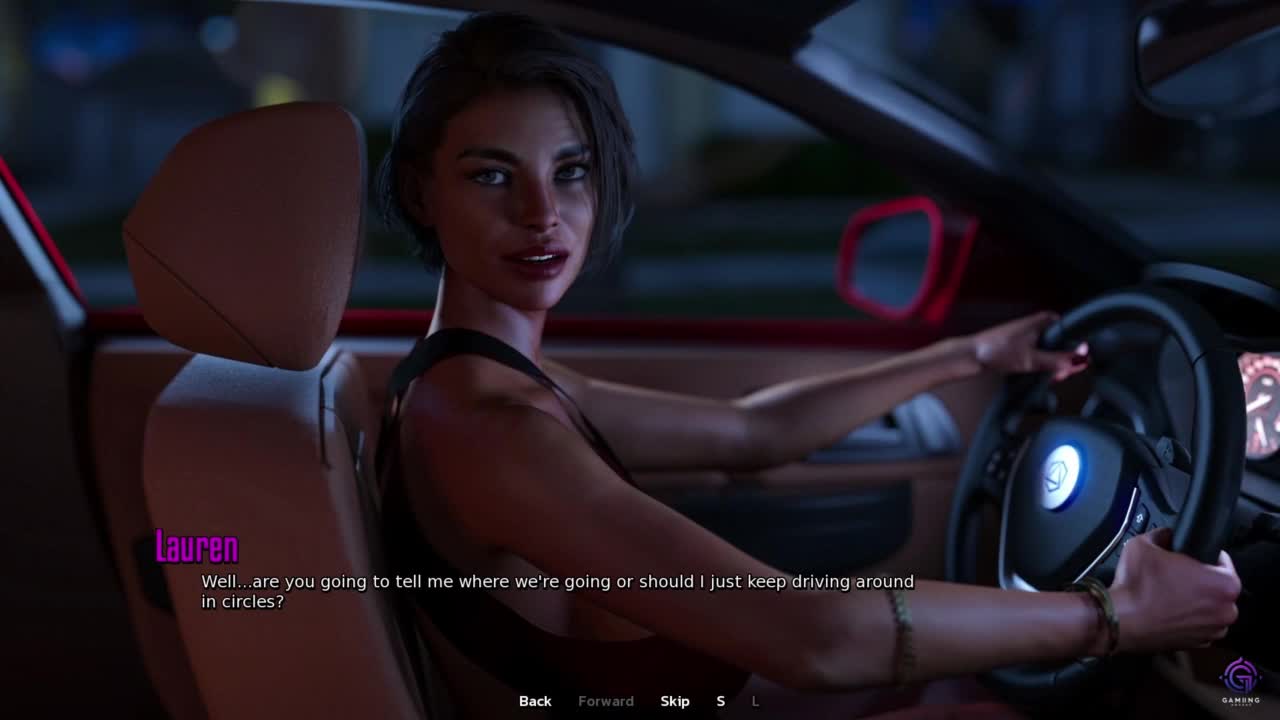This screenshot has height=720, width=1280.
Task: Open the save screen with S
Action: coord(720,701)
